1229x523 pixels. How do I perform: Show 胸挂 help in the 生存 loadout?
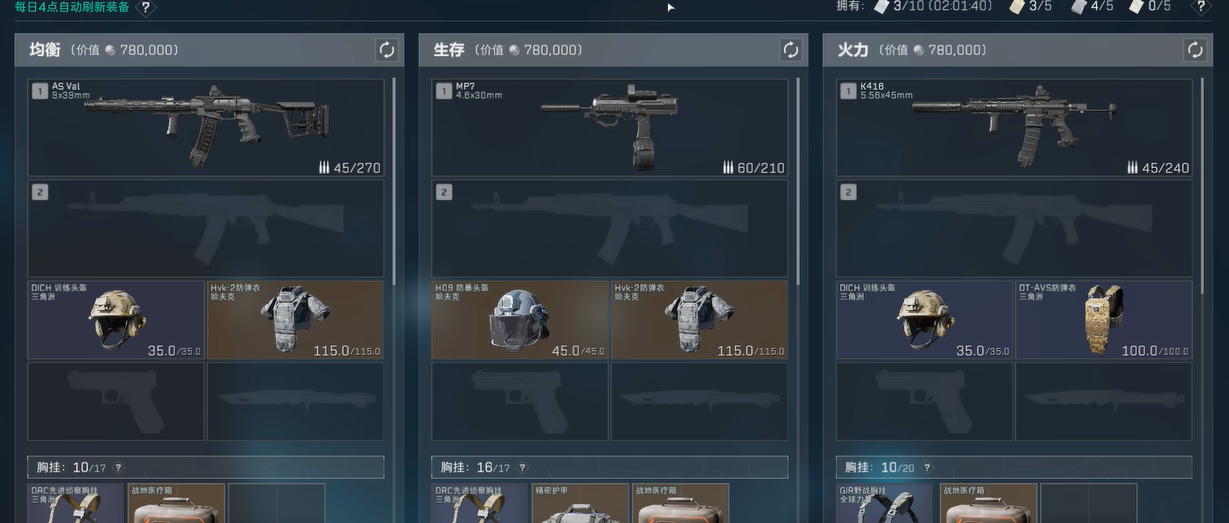click(522, 468)
